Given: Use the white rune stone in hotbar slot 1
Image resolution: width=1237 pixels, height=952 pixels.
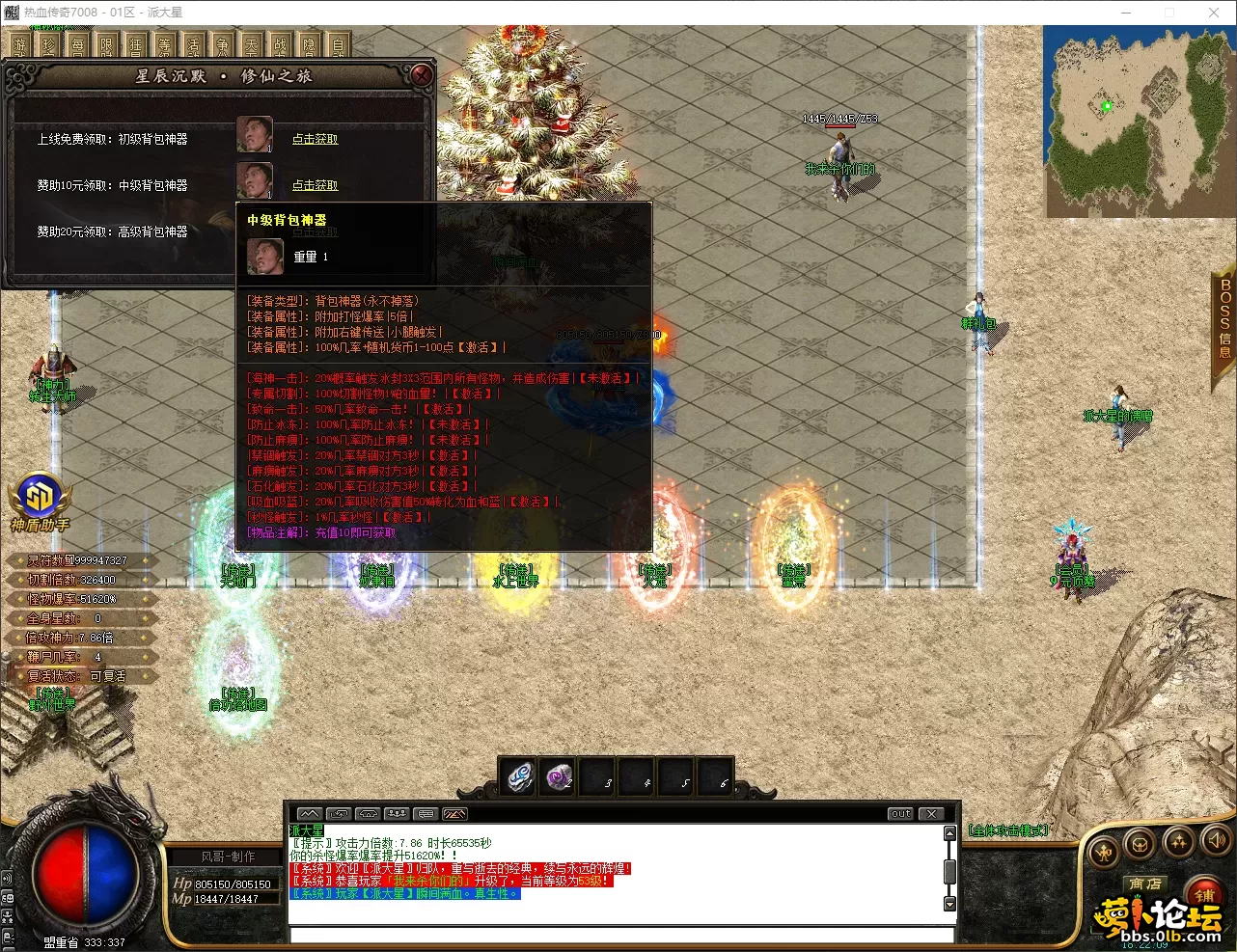Looking at the screenshot, I should [x=520, y=776].
